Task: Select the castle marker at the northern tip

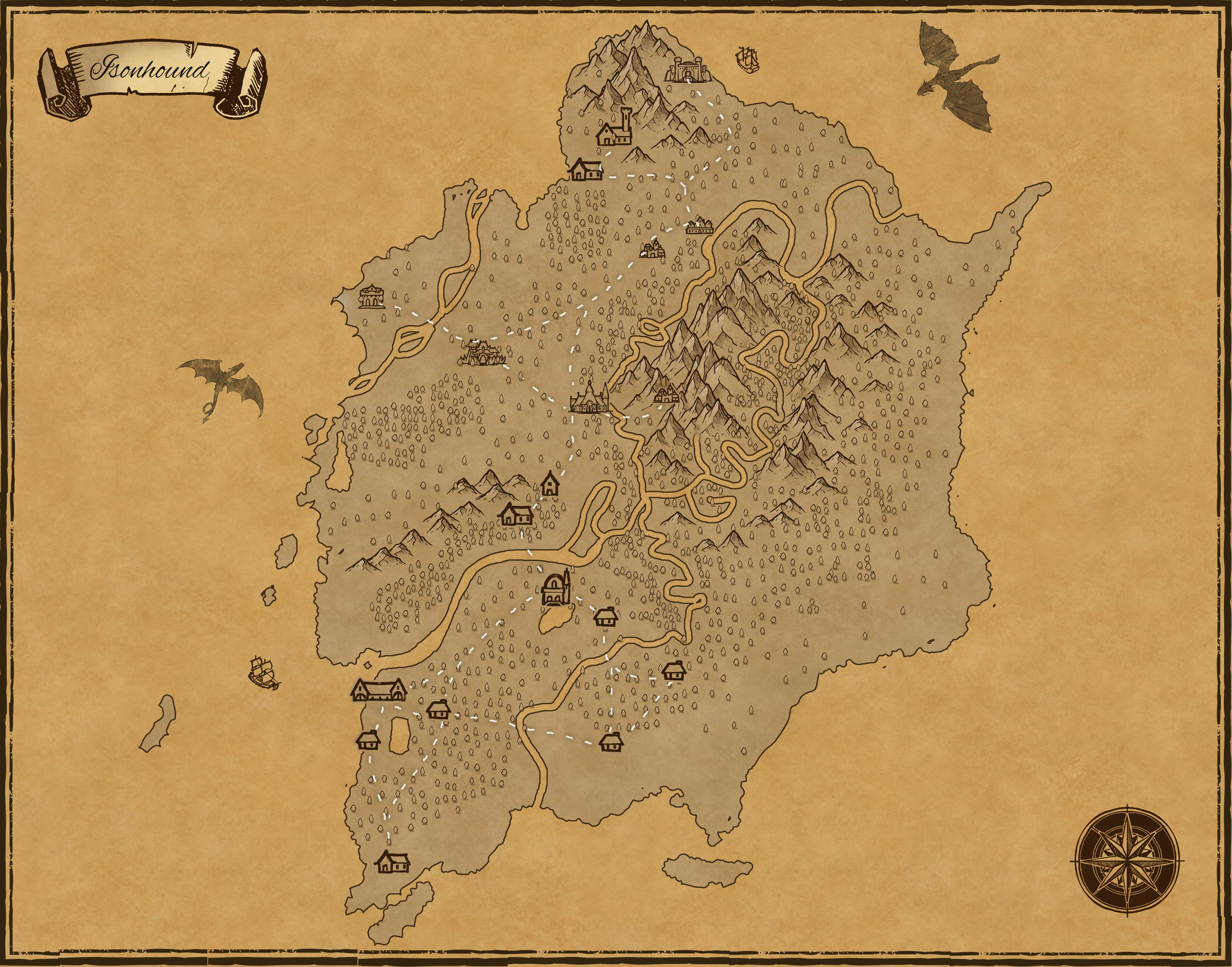Action: coord(686,70)
